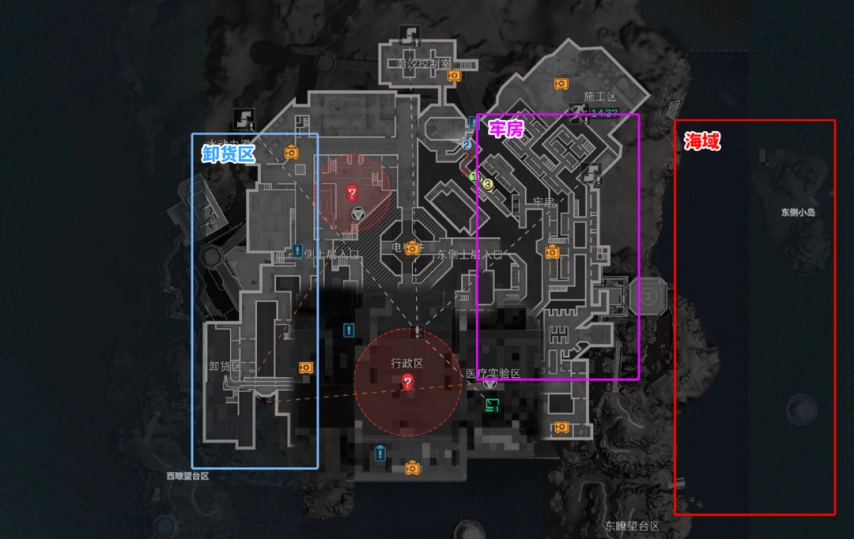This screenshot has width=854, height=539.
Task: Click the safe marker next to 卸货区 label
Action: pos(305,367)
